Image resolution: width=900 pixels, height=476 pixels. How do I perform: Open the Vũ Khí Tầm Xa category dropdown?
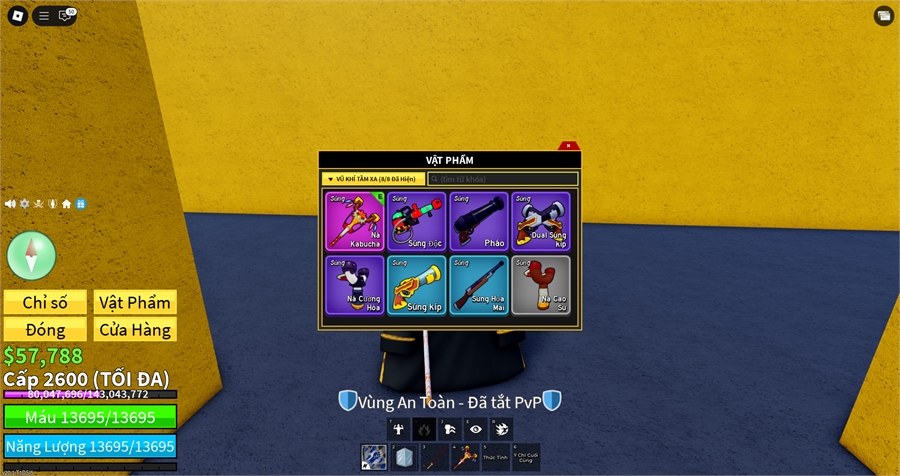tap(373, 179)
